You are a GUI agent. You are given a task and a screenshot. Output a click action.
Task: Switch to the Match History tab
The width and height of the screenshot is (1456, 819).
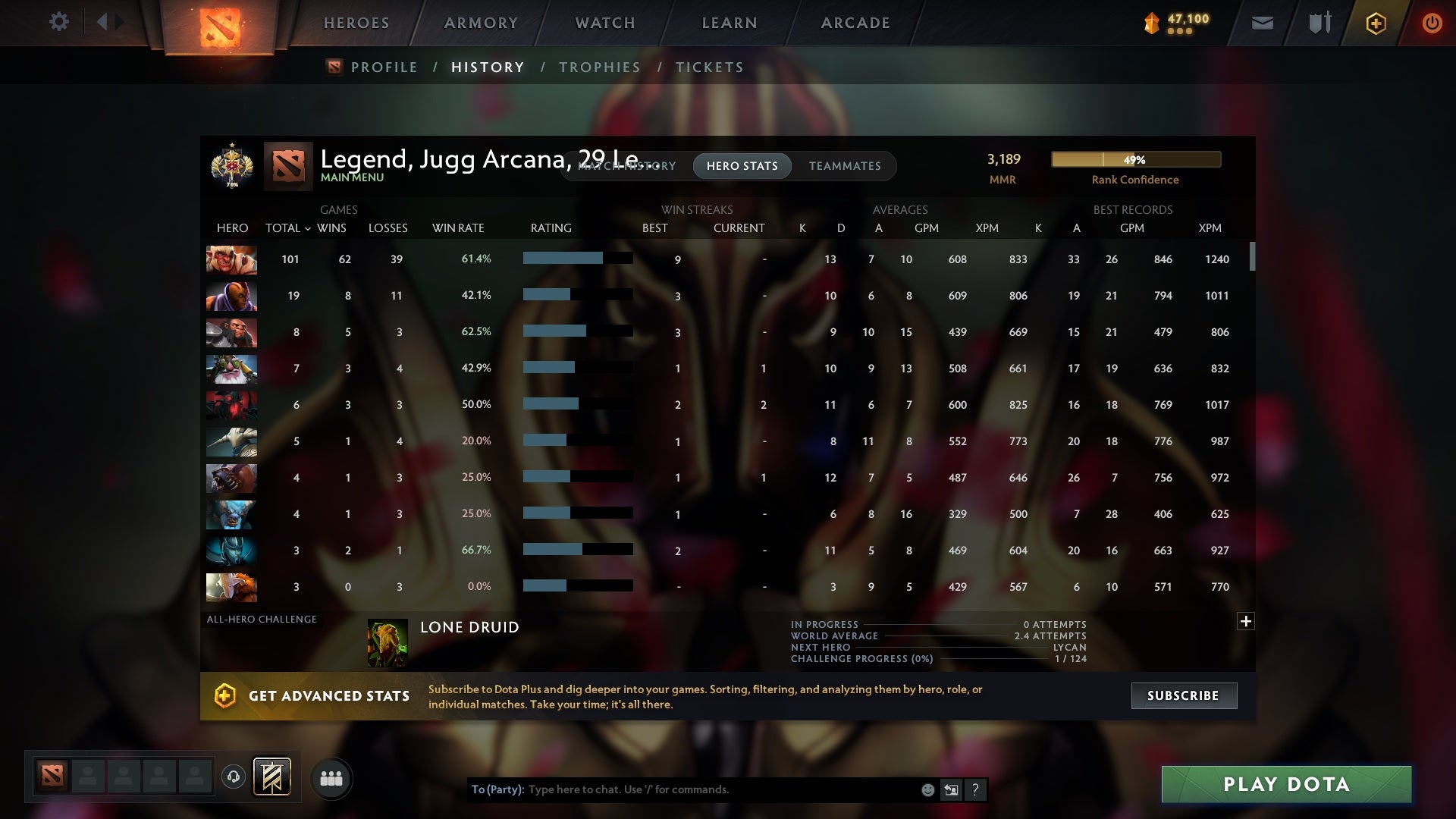click(x=626, y=166)
